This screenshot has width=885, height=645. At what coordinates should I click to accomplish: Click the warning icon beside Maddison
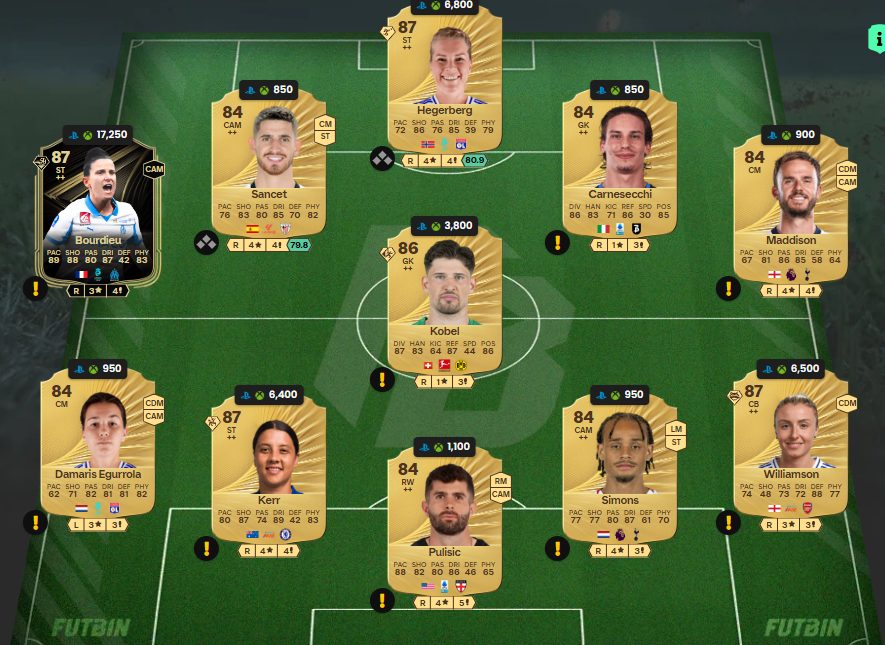coord(728,289)
